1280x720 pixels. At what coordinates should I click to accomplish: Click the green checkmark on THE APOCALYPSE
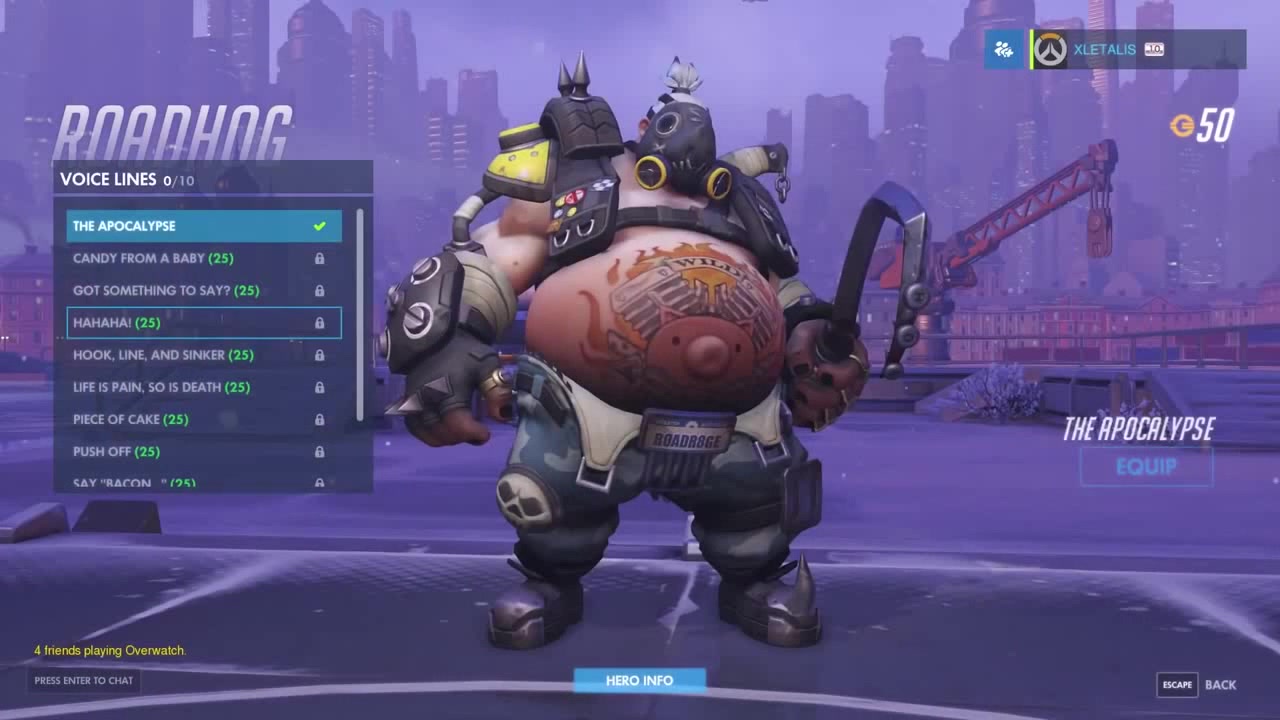point(319,226)
